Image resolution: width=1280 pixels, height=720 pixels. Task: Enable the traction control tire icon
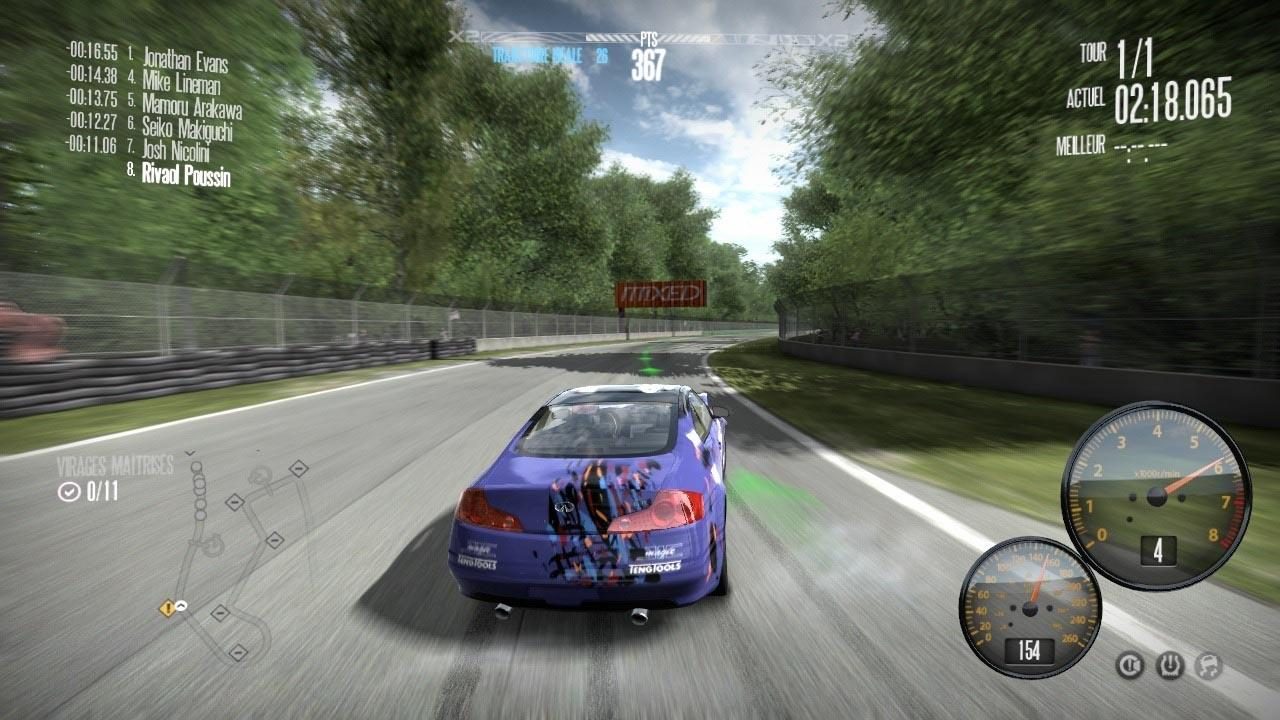[1170, 666]
